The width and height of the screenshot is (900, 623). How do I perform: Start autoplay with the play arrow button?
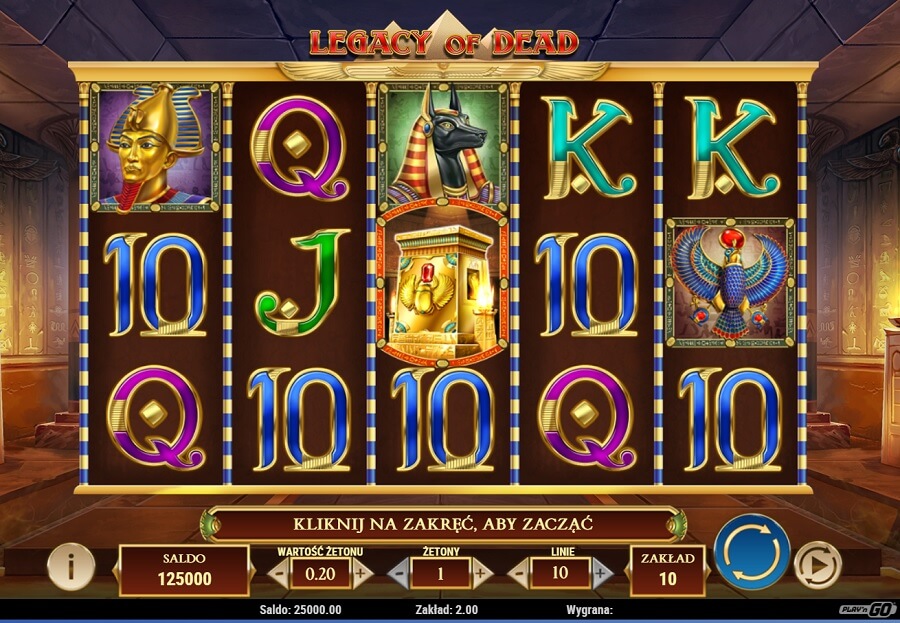[817, 567]
